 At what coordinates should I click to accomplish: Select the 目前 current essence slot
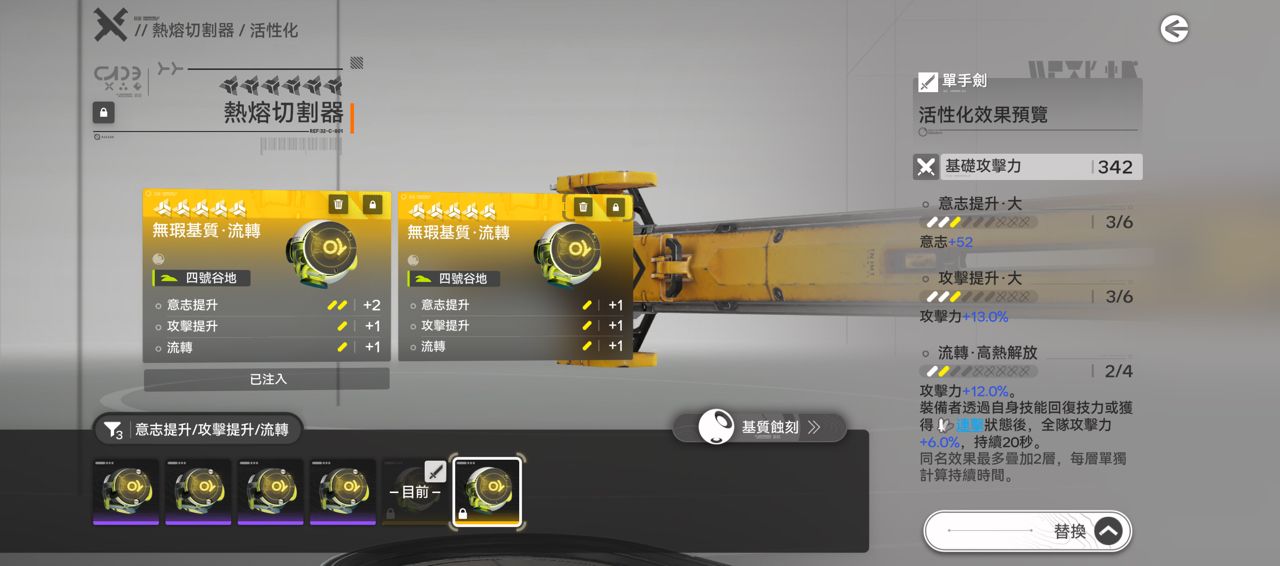tap(415, 492)
